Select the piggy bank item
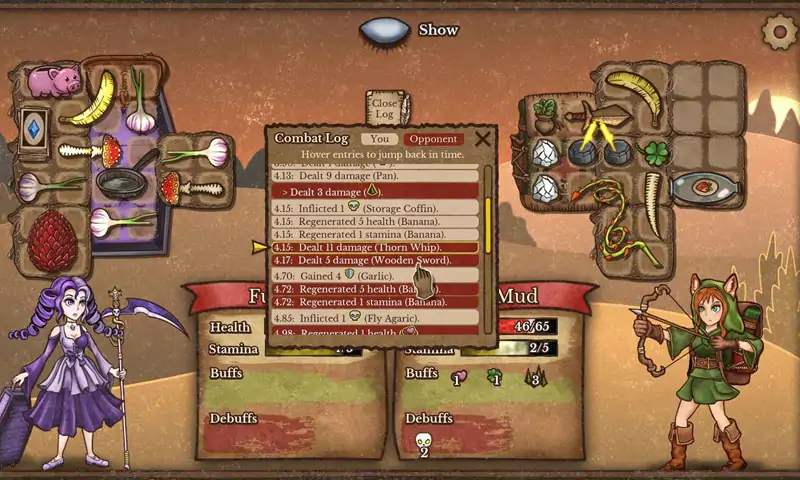 53,80
